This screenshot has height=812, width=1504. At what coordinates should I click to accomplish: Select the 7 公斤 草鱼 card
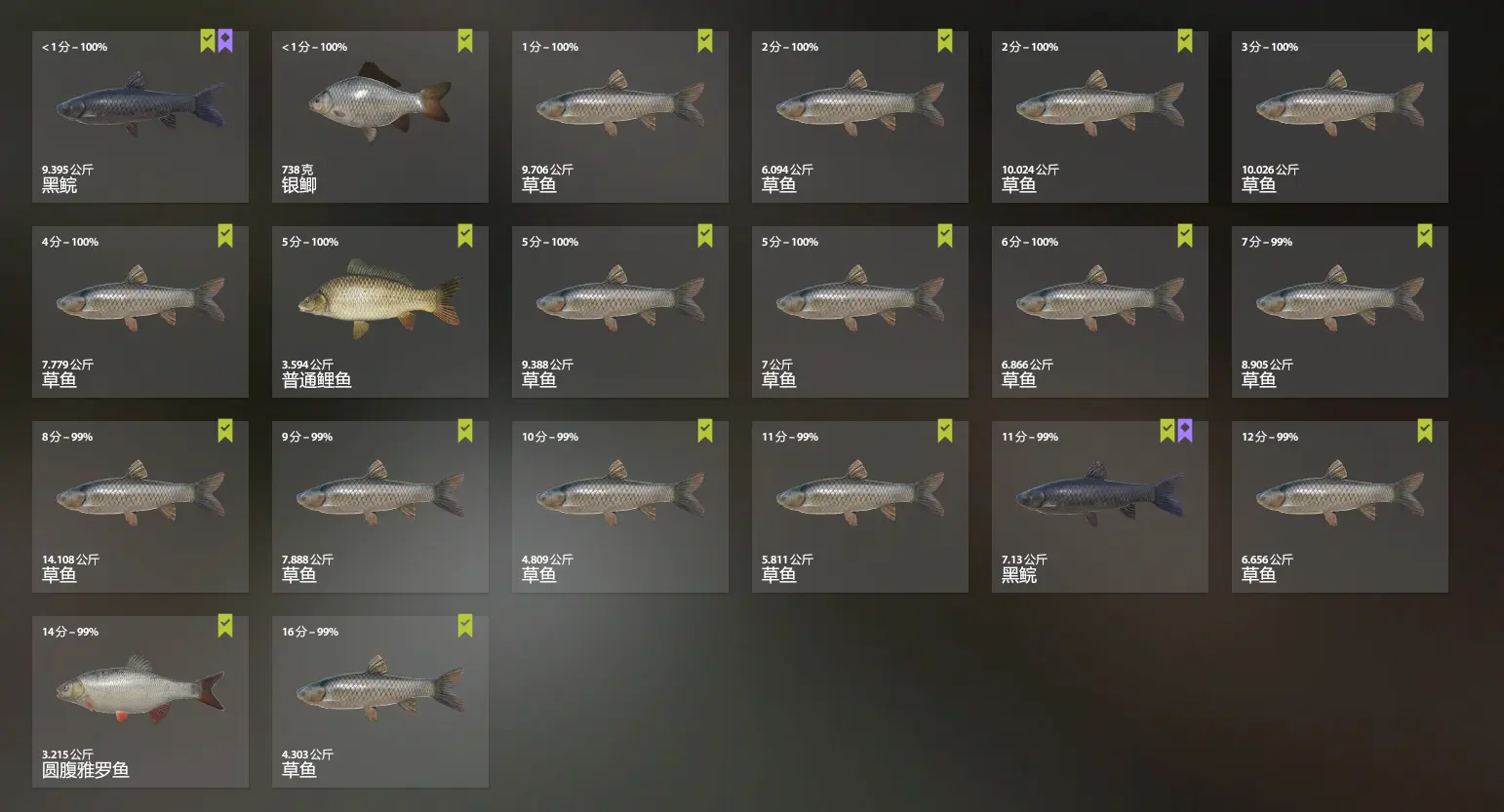click(x=859, y=312)
